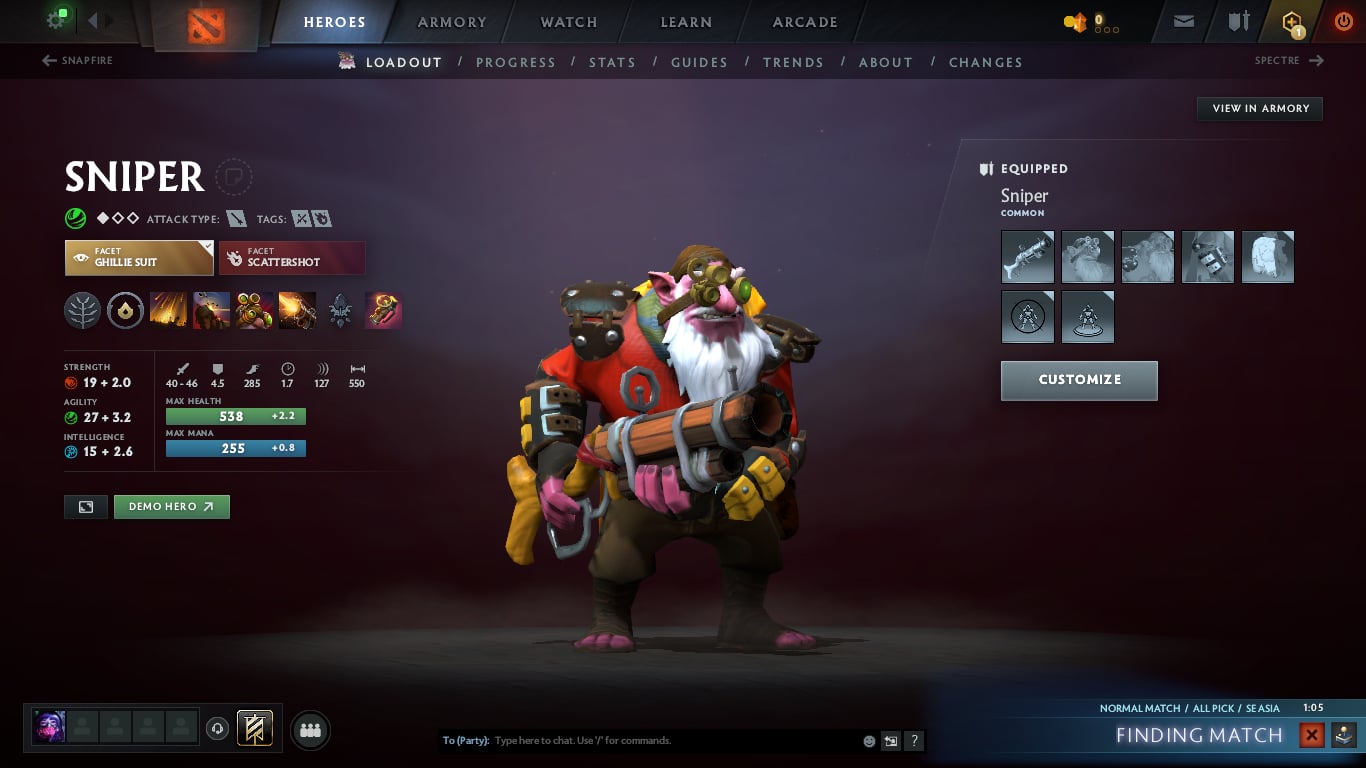The width and height of the screenshot is (1366, 768).
Task: Open the Trends sub-tab
Action: pyautogui.click(x=793, y=62)
